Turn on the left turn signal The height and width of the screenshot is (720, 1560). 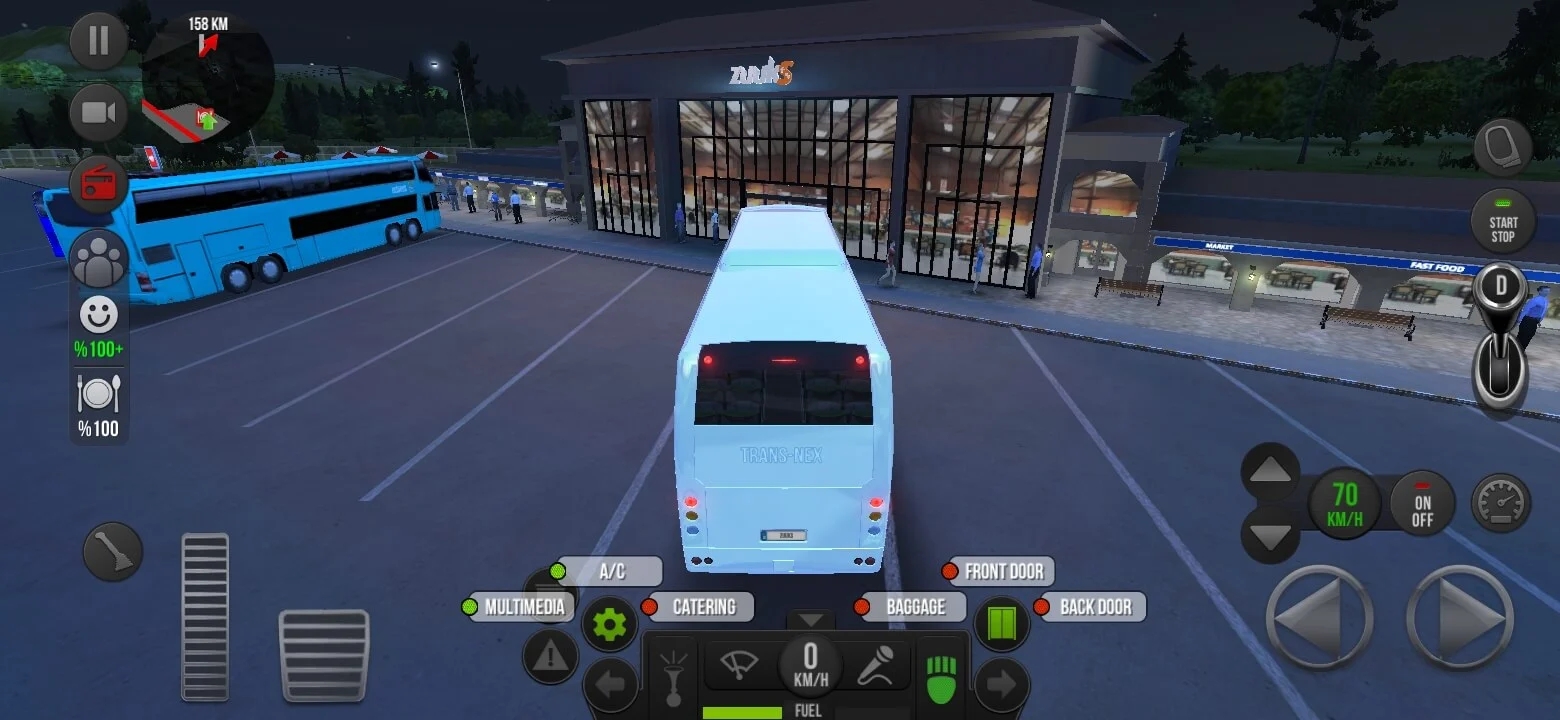click(x=610, y=685)
